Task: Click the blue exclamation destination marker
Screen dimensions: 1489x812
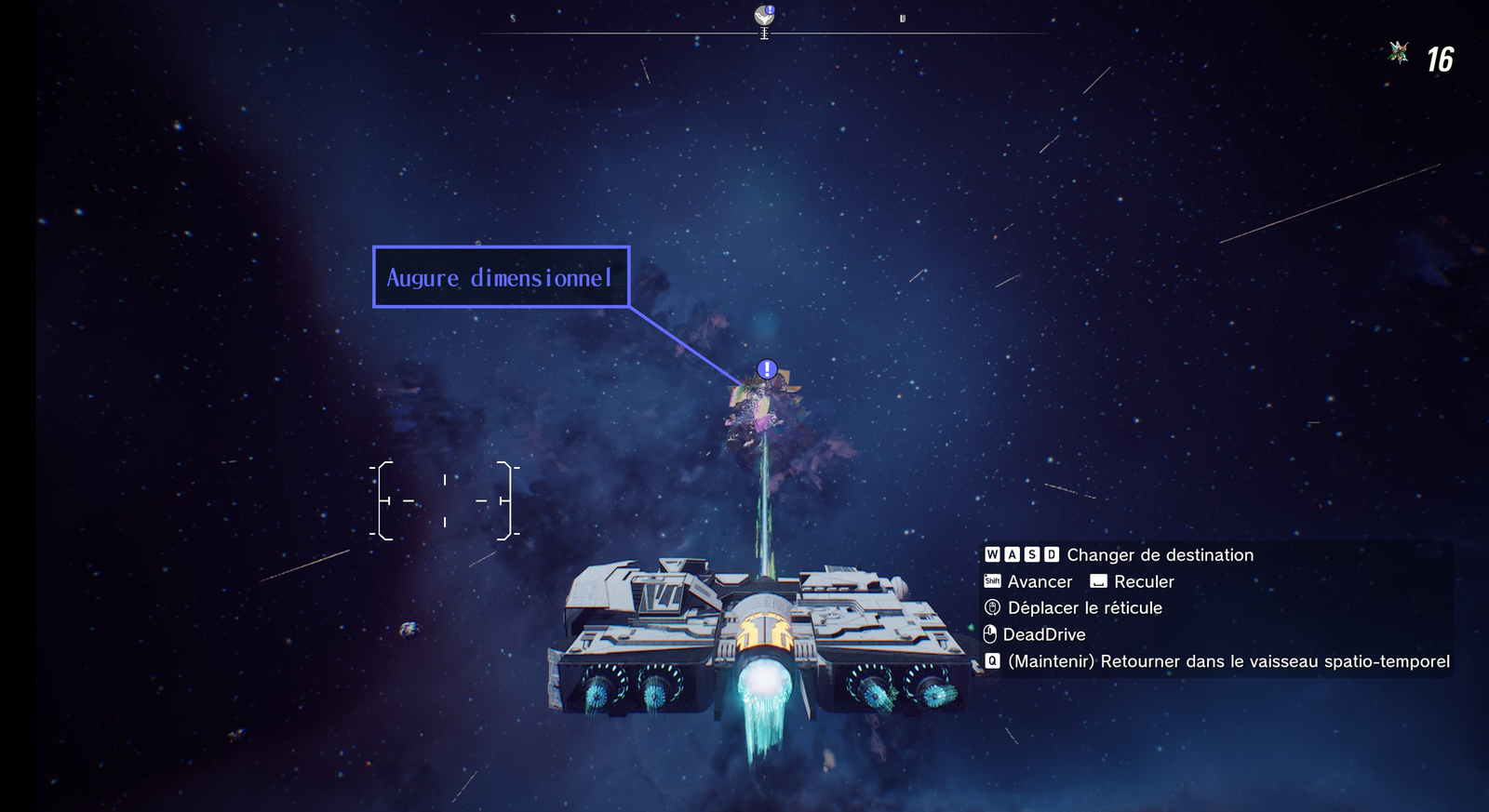Action: tap(767, 369)
